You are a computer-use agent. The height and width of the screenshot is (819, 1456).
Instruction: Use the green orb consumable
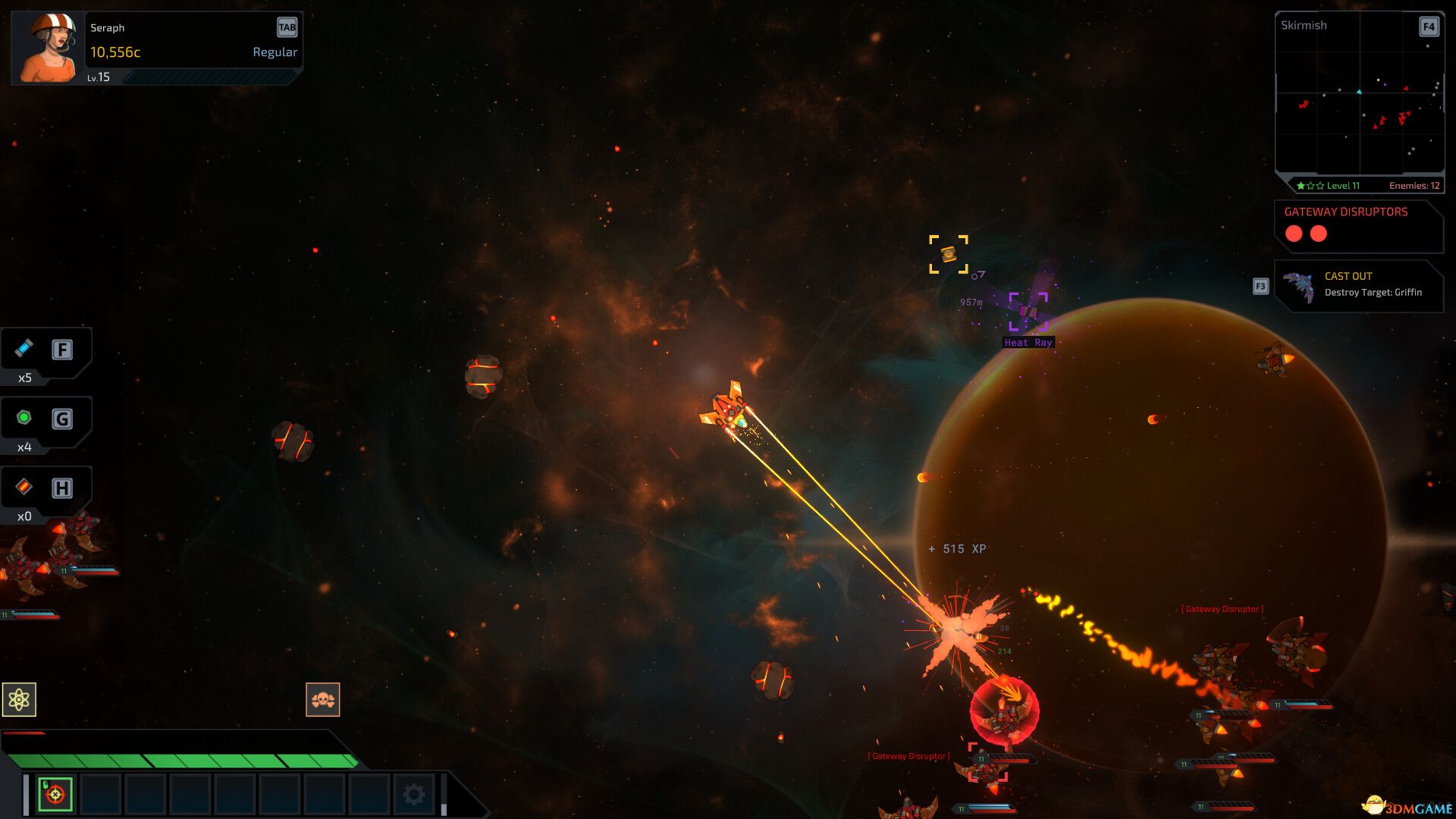click(24, 418)
